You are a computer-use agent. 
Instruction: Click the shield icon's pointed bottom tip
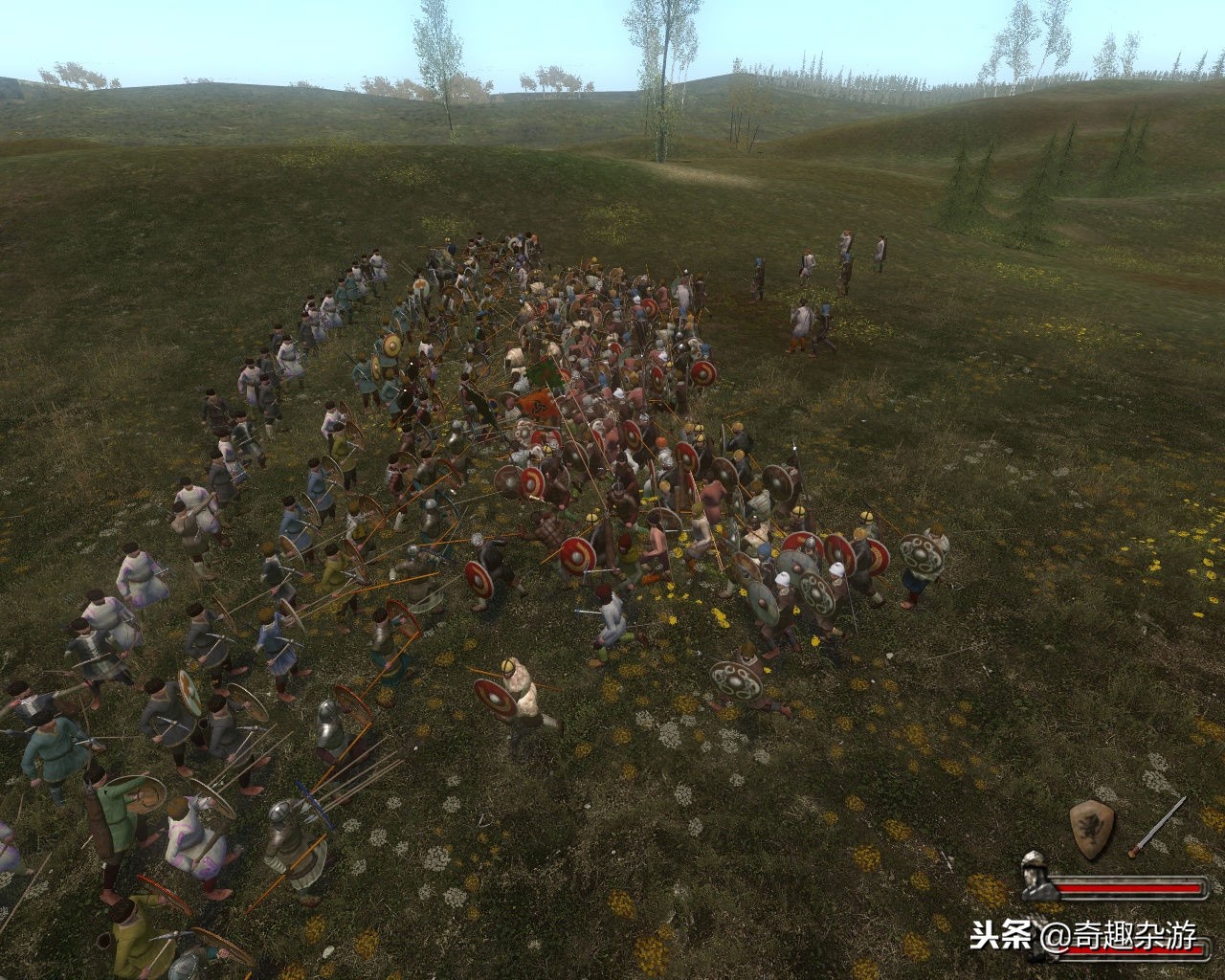(1090, 857)
